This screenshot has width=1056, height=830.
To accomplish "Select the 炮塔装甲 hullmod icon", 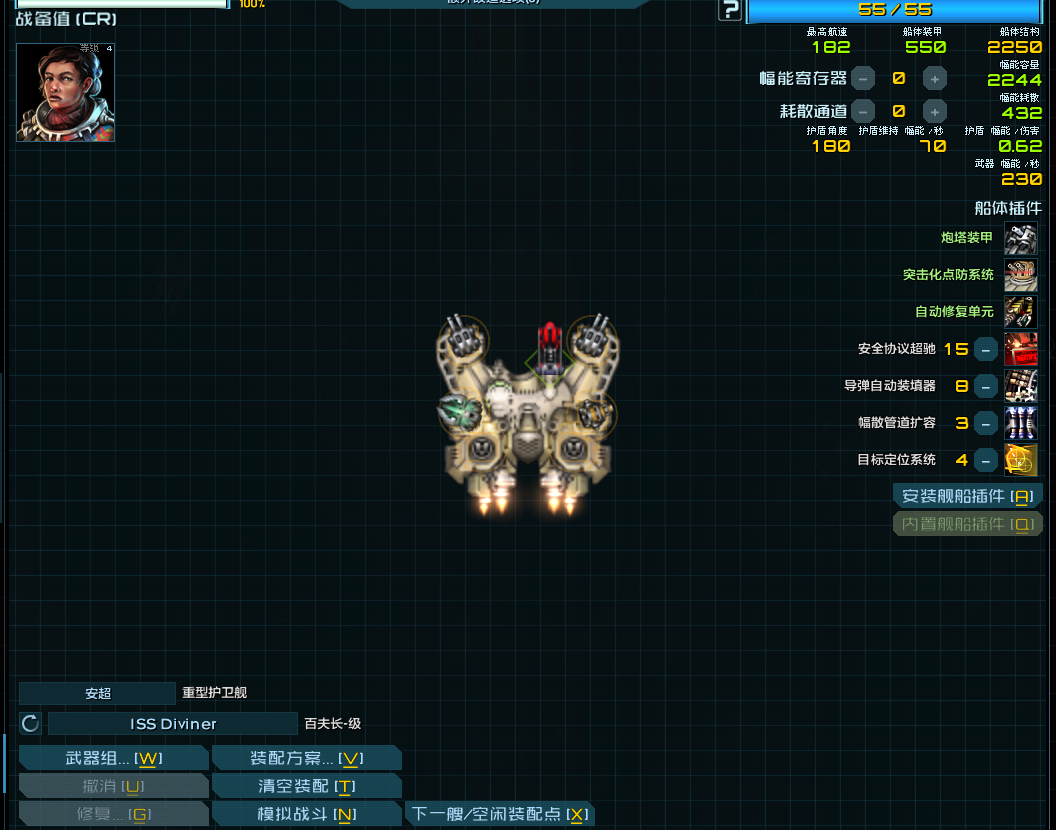I will coord(1021,238).
